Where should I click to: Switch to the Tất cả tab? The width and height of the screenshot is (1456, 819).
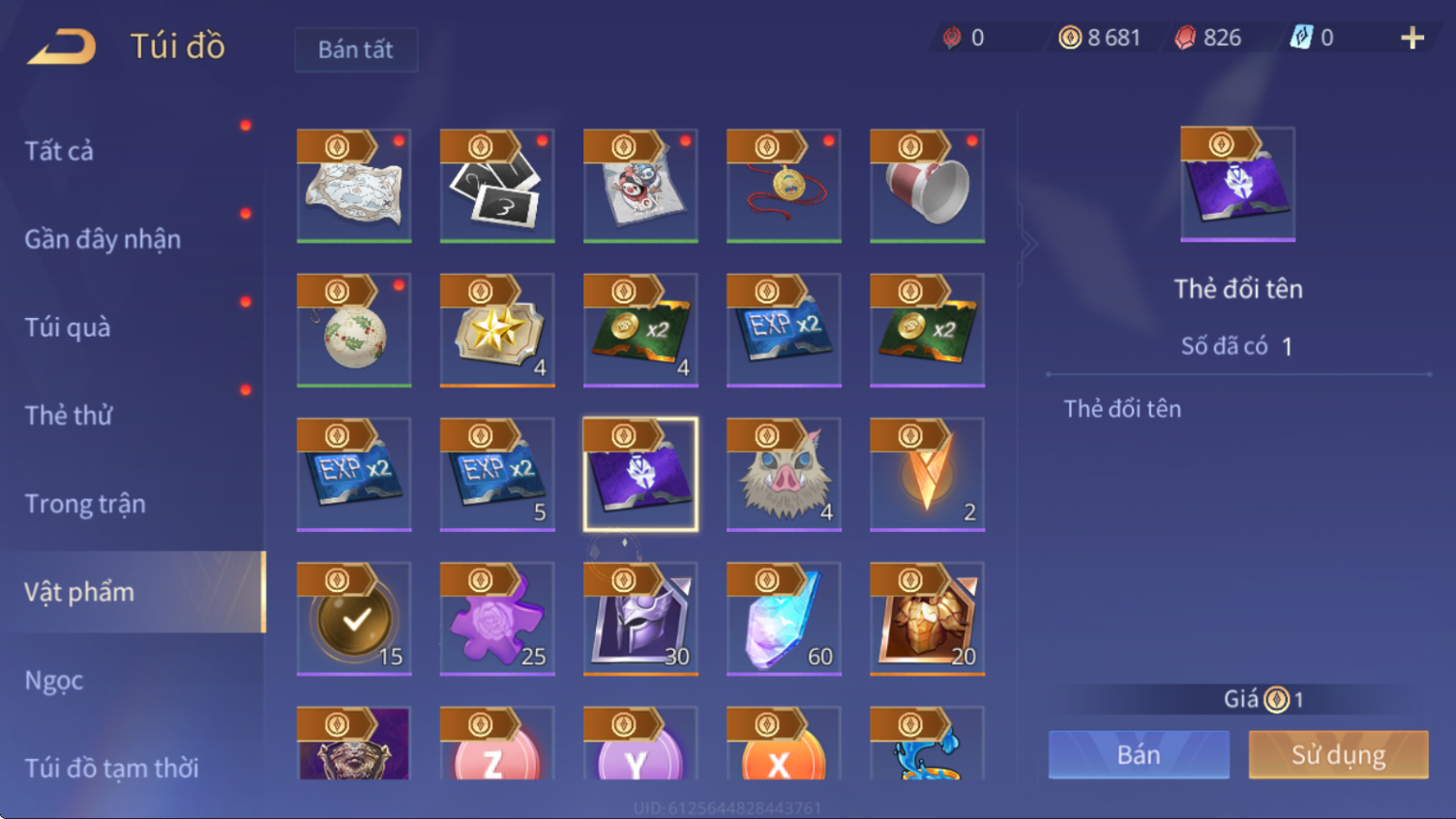(60, 151)
